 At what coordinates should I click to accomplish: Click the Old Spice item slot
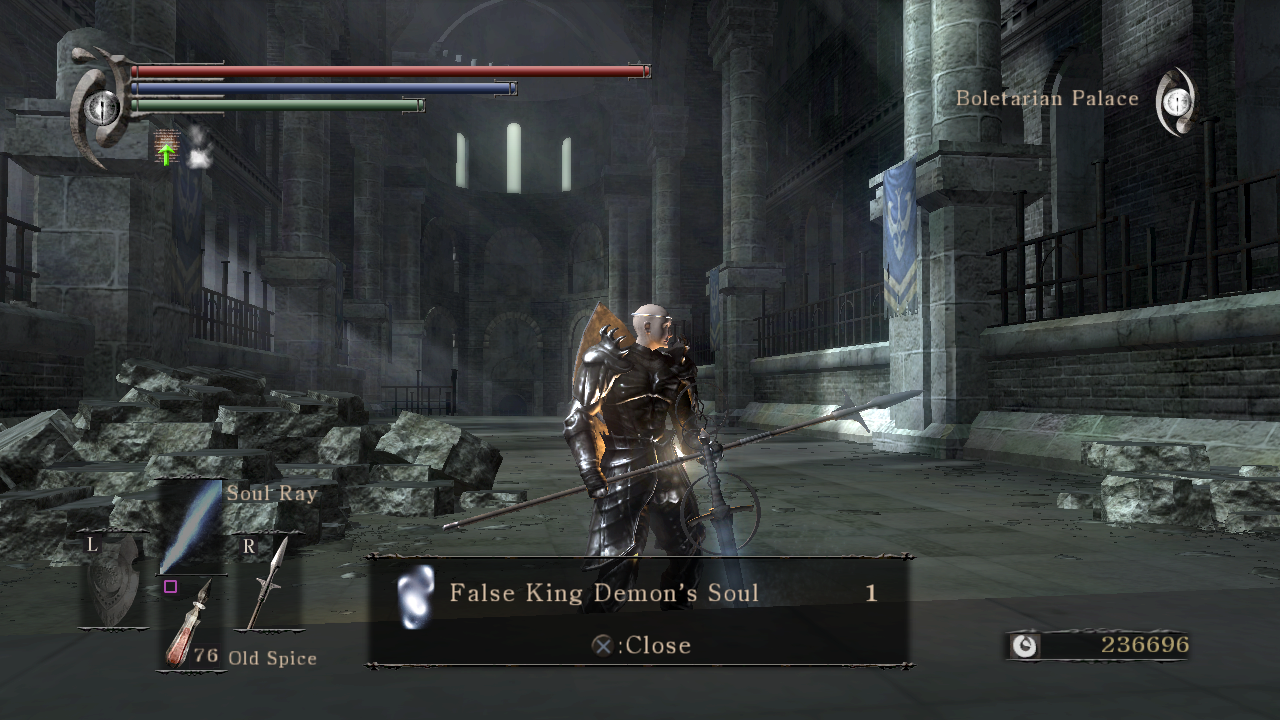click(x=191, y=625)
